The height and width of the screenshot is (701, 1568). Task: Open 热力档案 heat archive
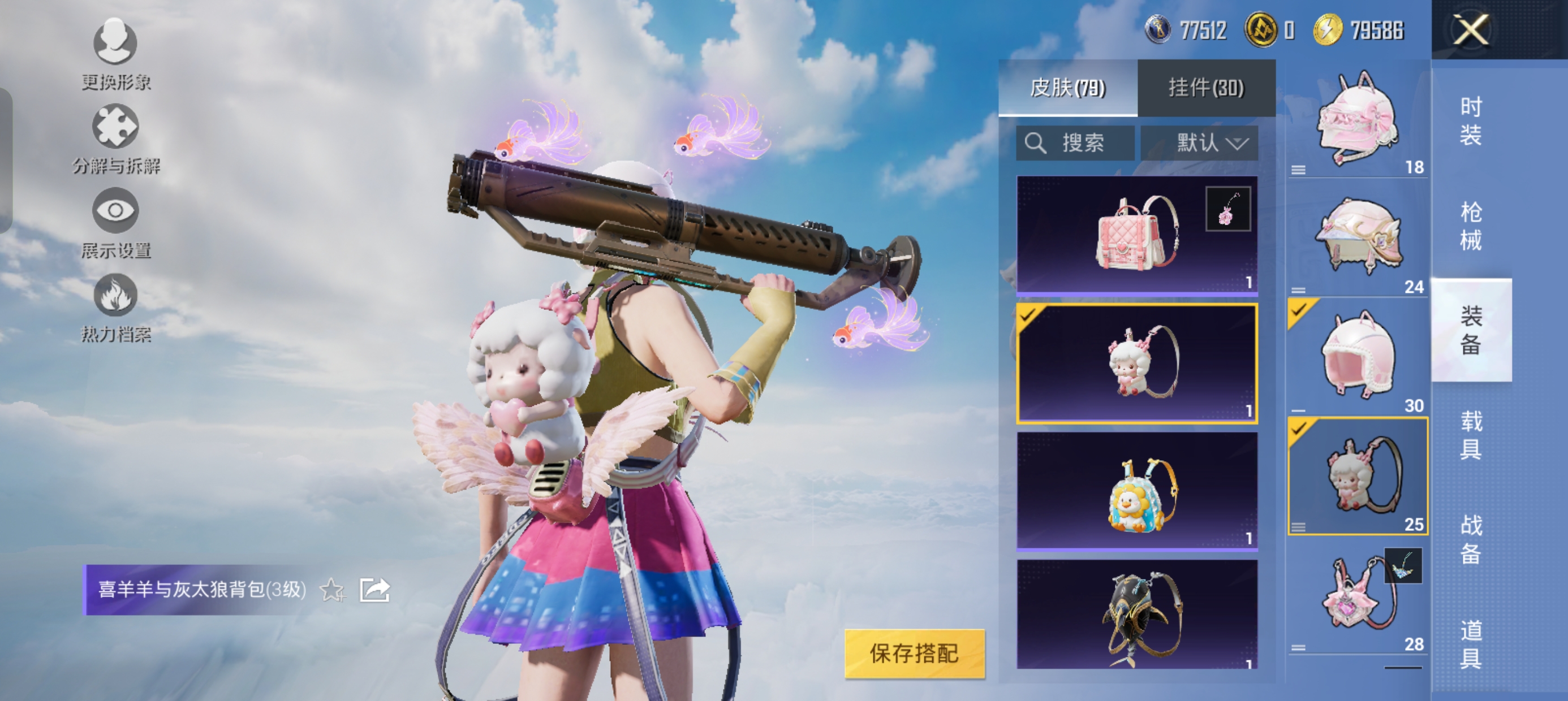pos(115,308)
